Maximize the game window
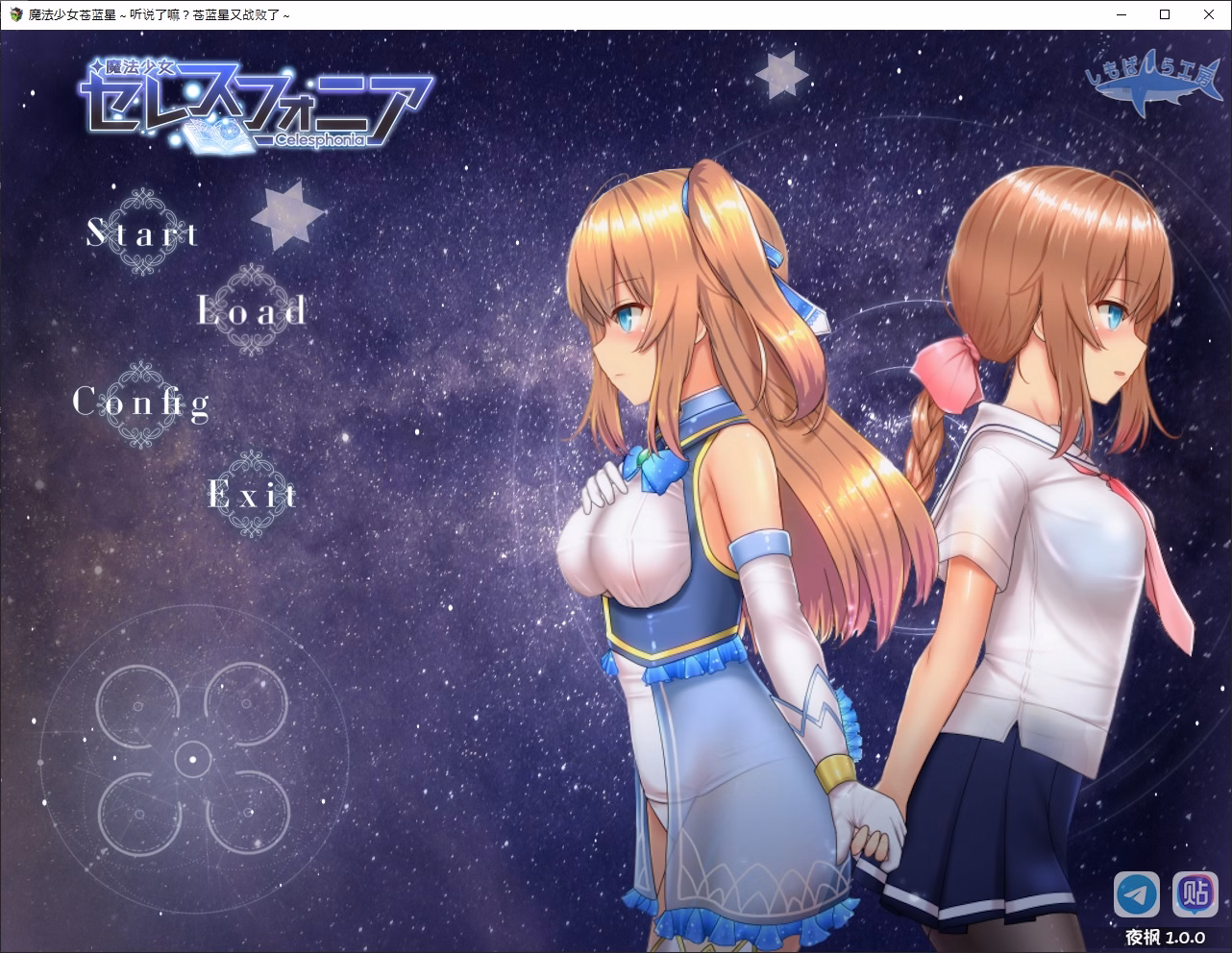Screen dimensions: 1232x953 click(x=1165, y=14)
